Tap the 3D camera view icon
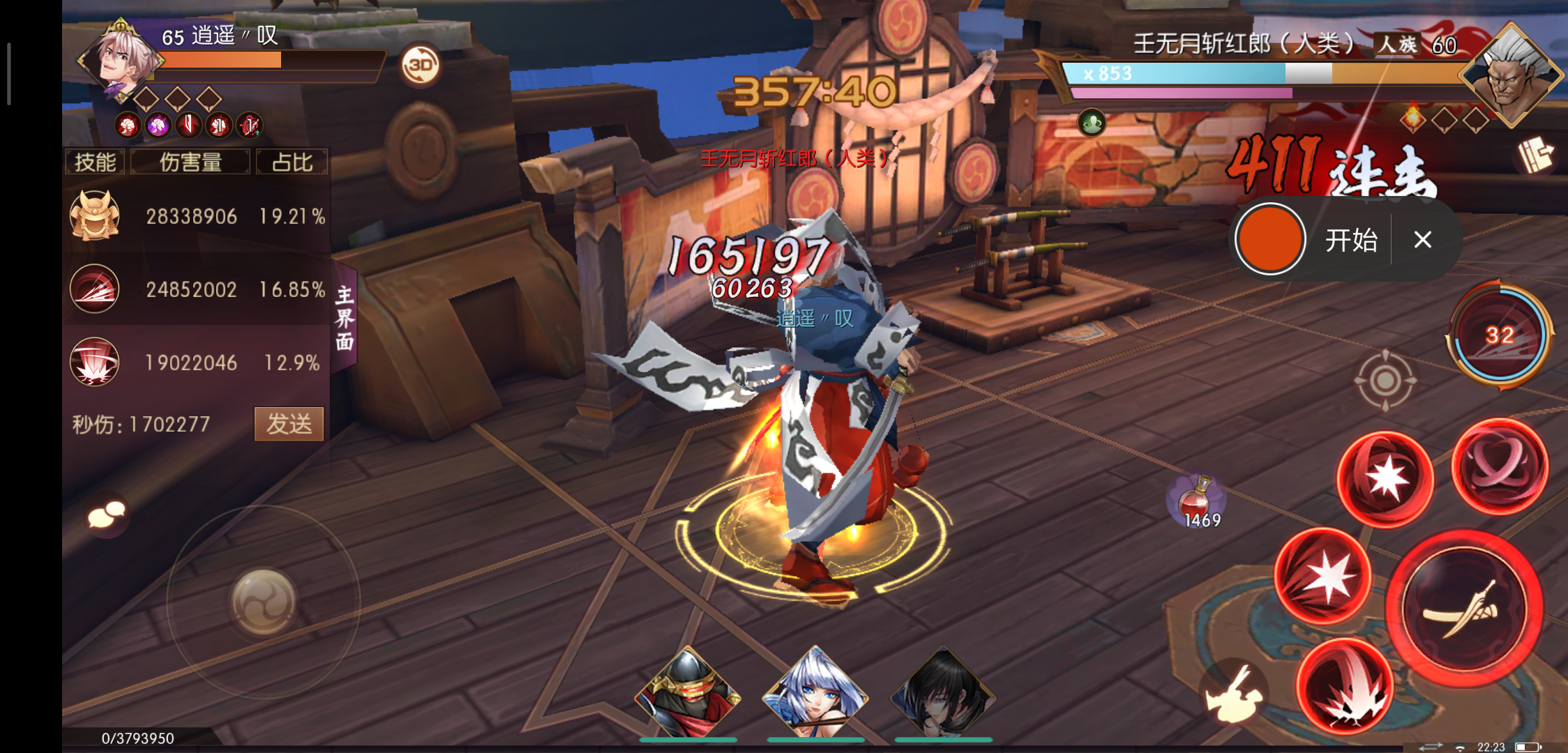Viewport: 1568px width, 753px height. [x=419, y=66]
